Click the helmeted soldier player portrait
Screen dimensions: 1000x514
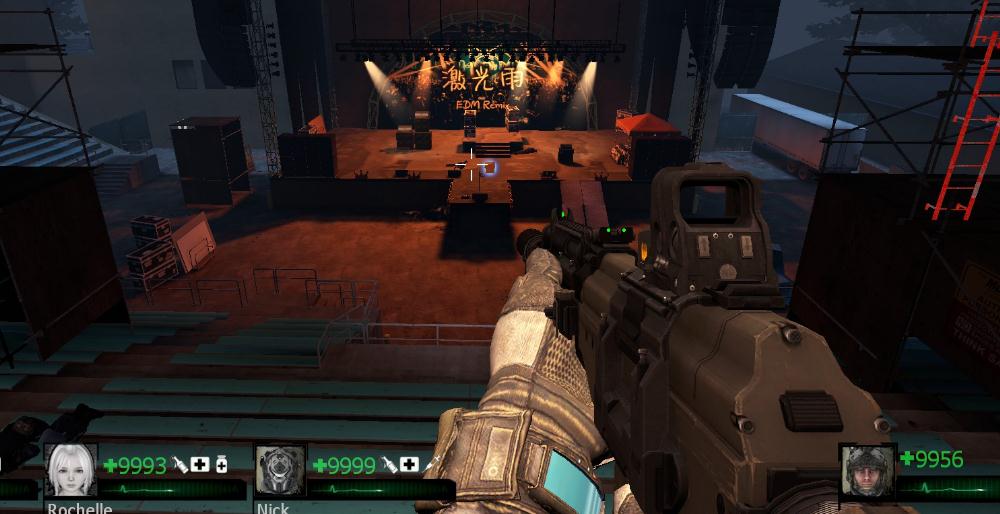pos(867,470)
